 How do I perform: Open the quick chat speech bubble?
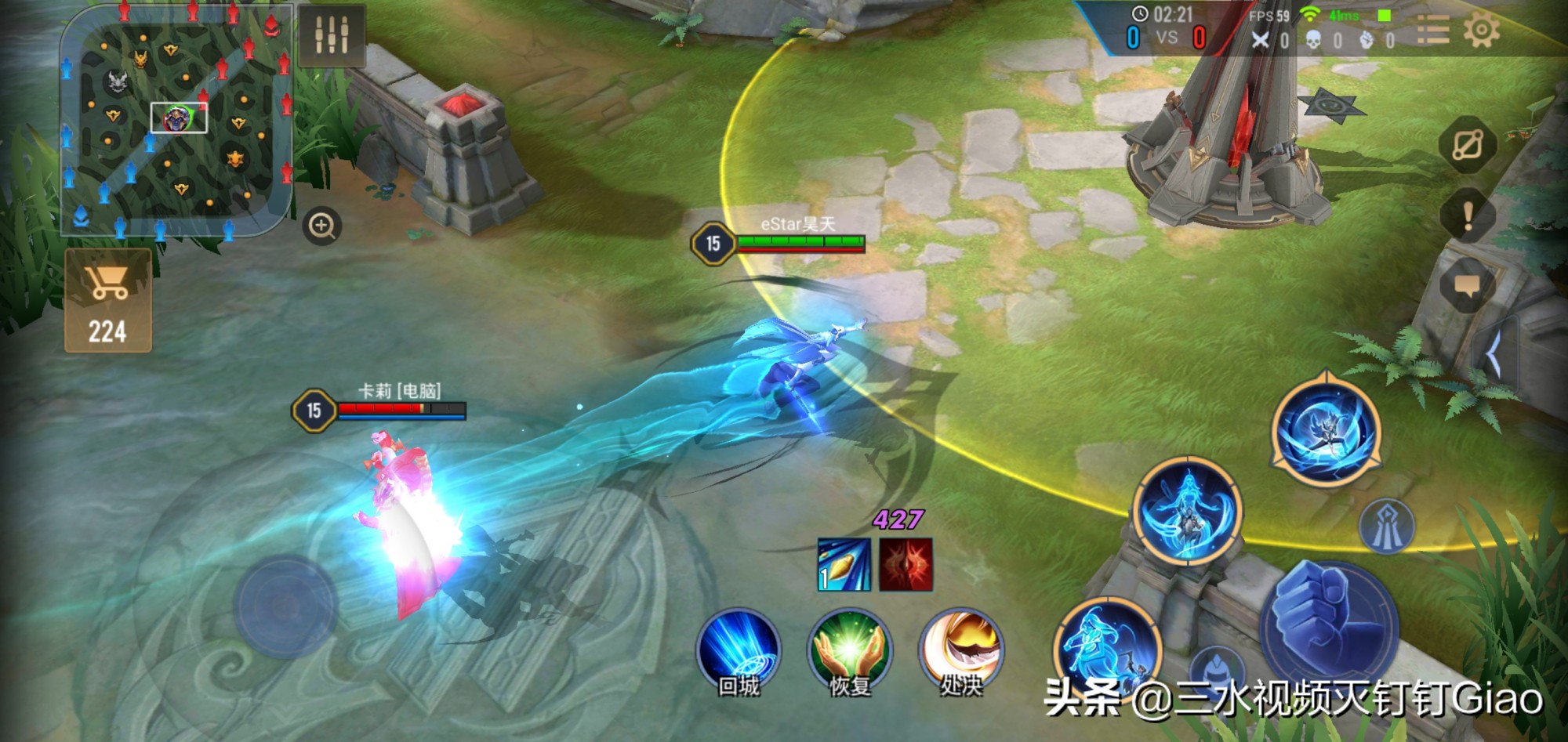(1468, 286)
